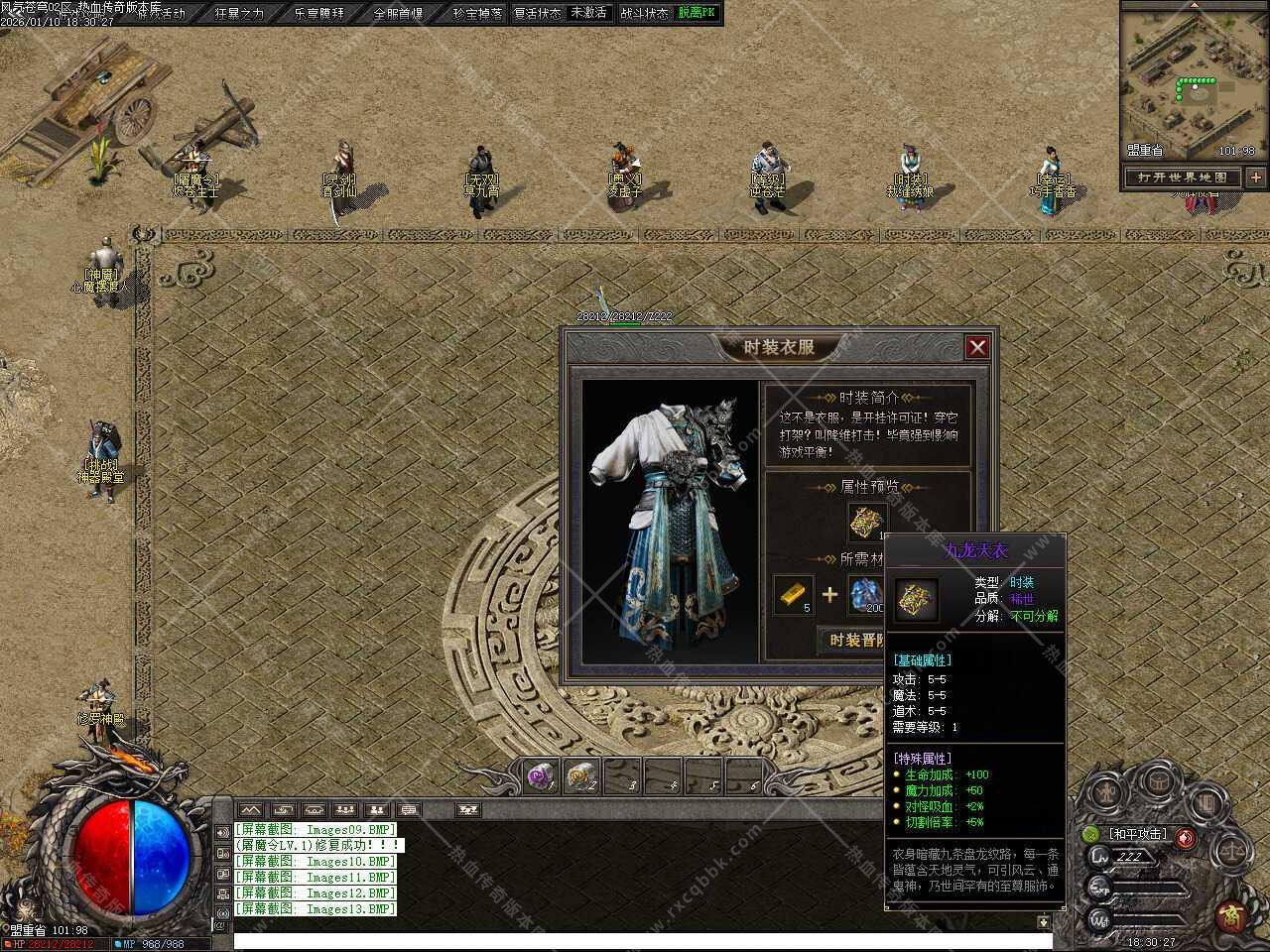Viewport: 1270px width, 952px height.
Task: Click the chat input field
Action: (x=635, y=940)
